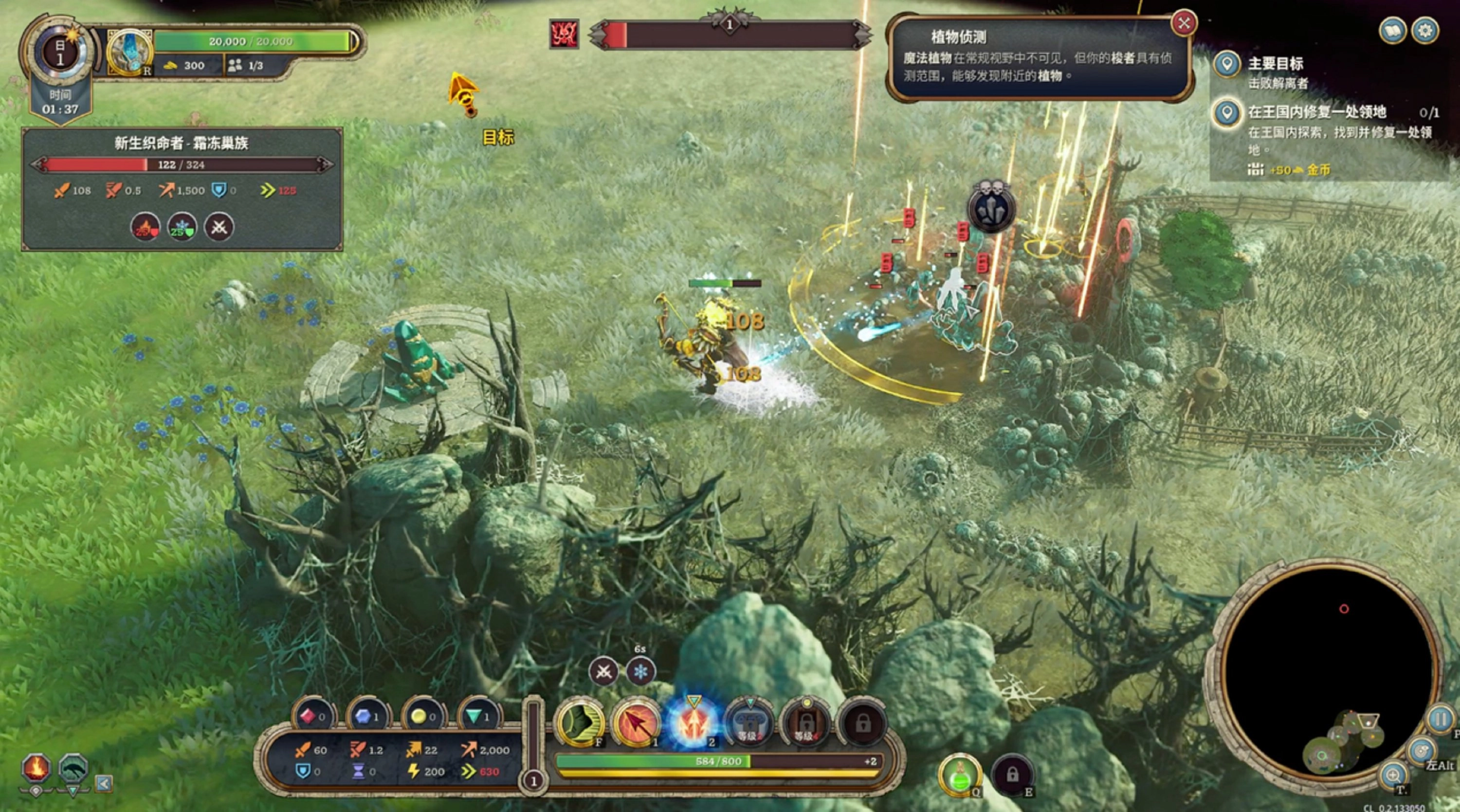Toggle the pause button beside the minimap
The width and height of the screenshot is (1460, 812).
click(x=1440, y=720)
